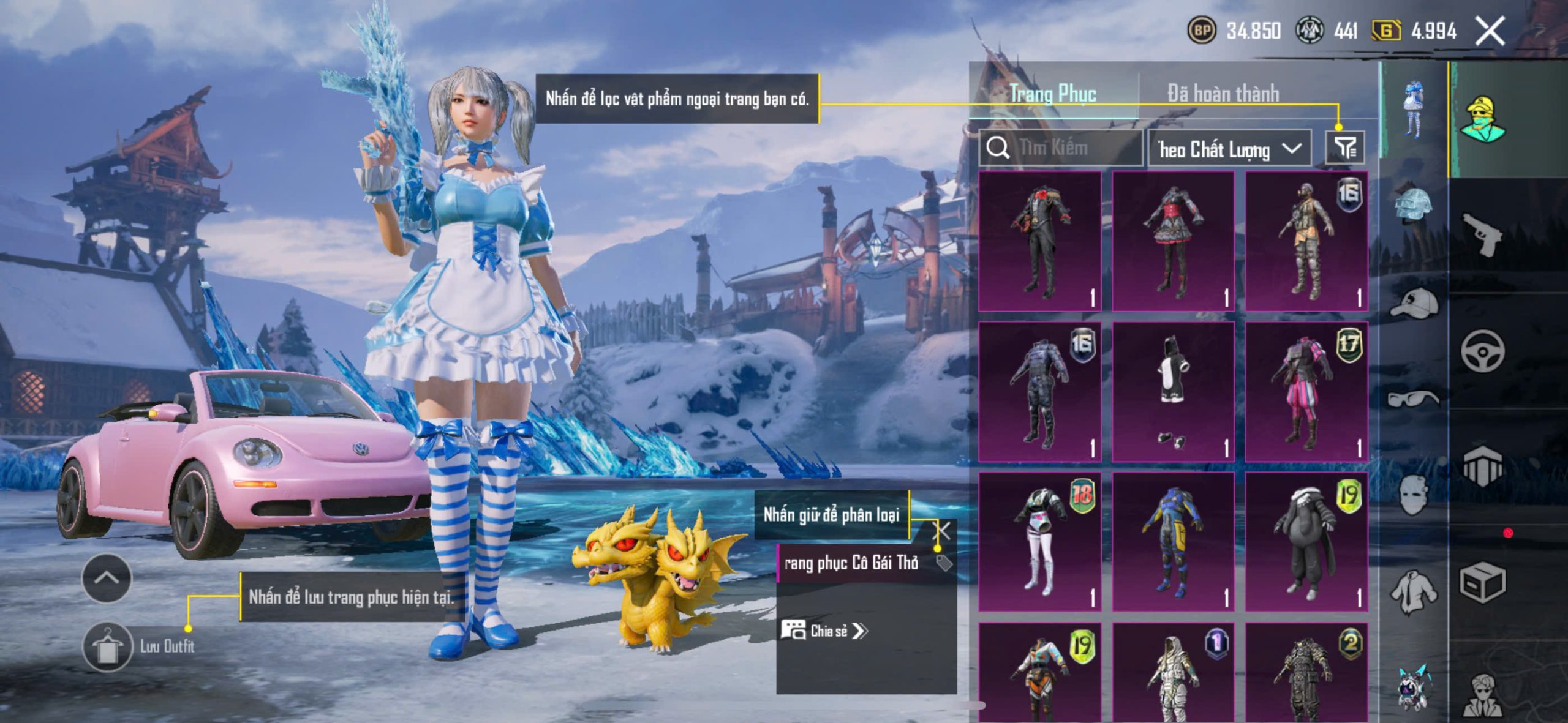Viewport: 1568px width, 723px height.
Task: Open the cap headwear subcategory
Action: click(x=1414, y=303)
